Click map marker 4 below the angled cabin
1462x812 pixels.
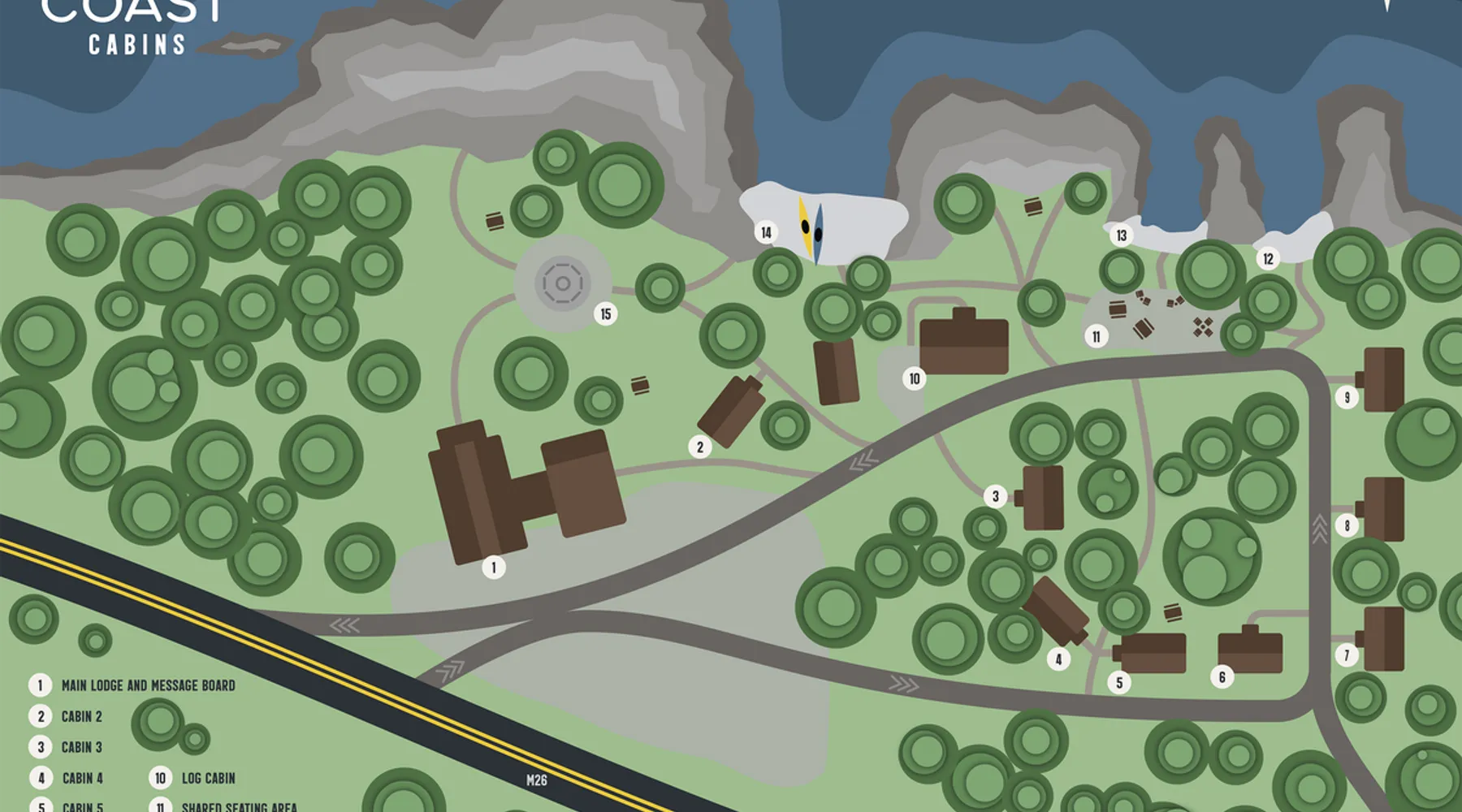1058,659
